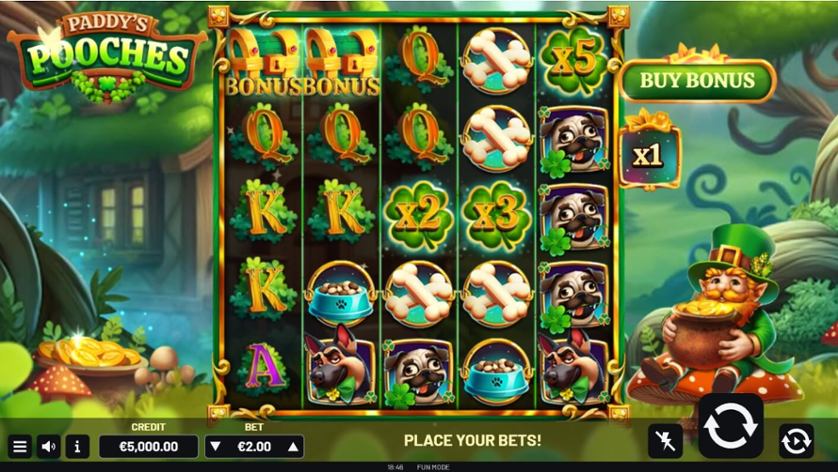Open the autoplay settings button
This screenshot has width=838, height=472.
(796, 440)
